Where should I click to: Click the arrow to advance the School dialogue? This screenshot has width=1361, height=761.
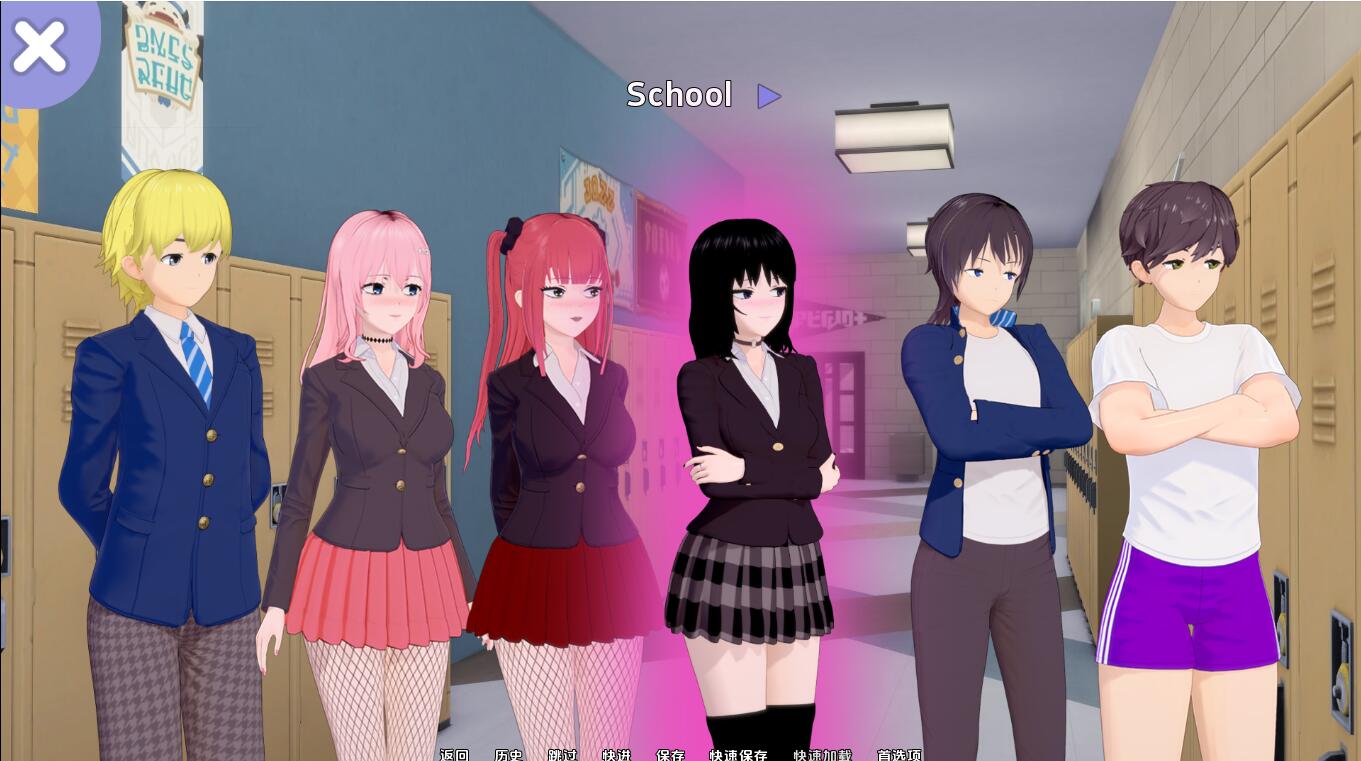coord(768,96)
